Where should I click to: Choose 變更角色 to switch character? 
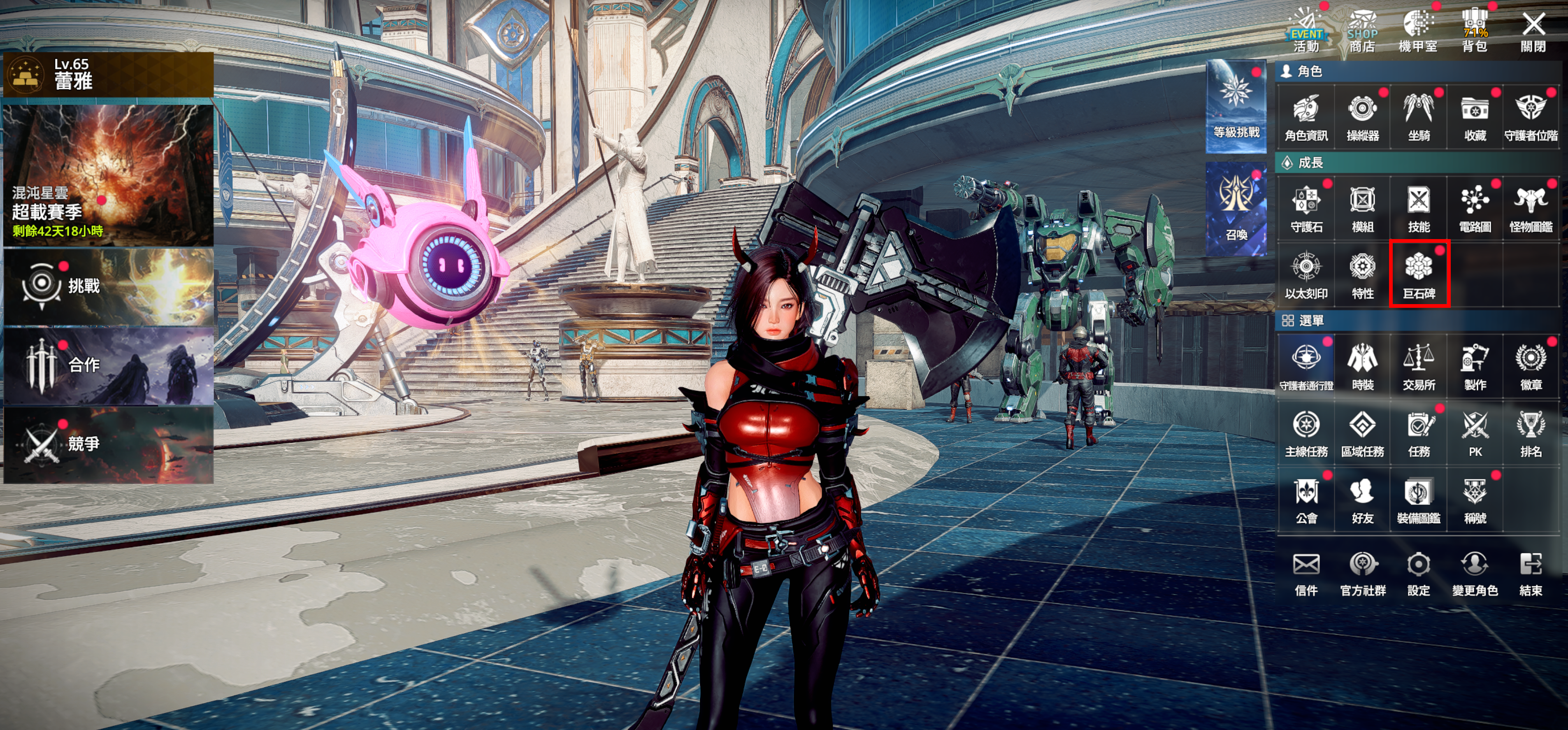tap(1475, 572)
